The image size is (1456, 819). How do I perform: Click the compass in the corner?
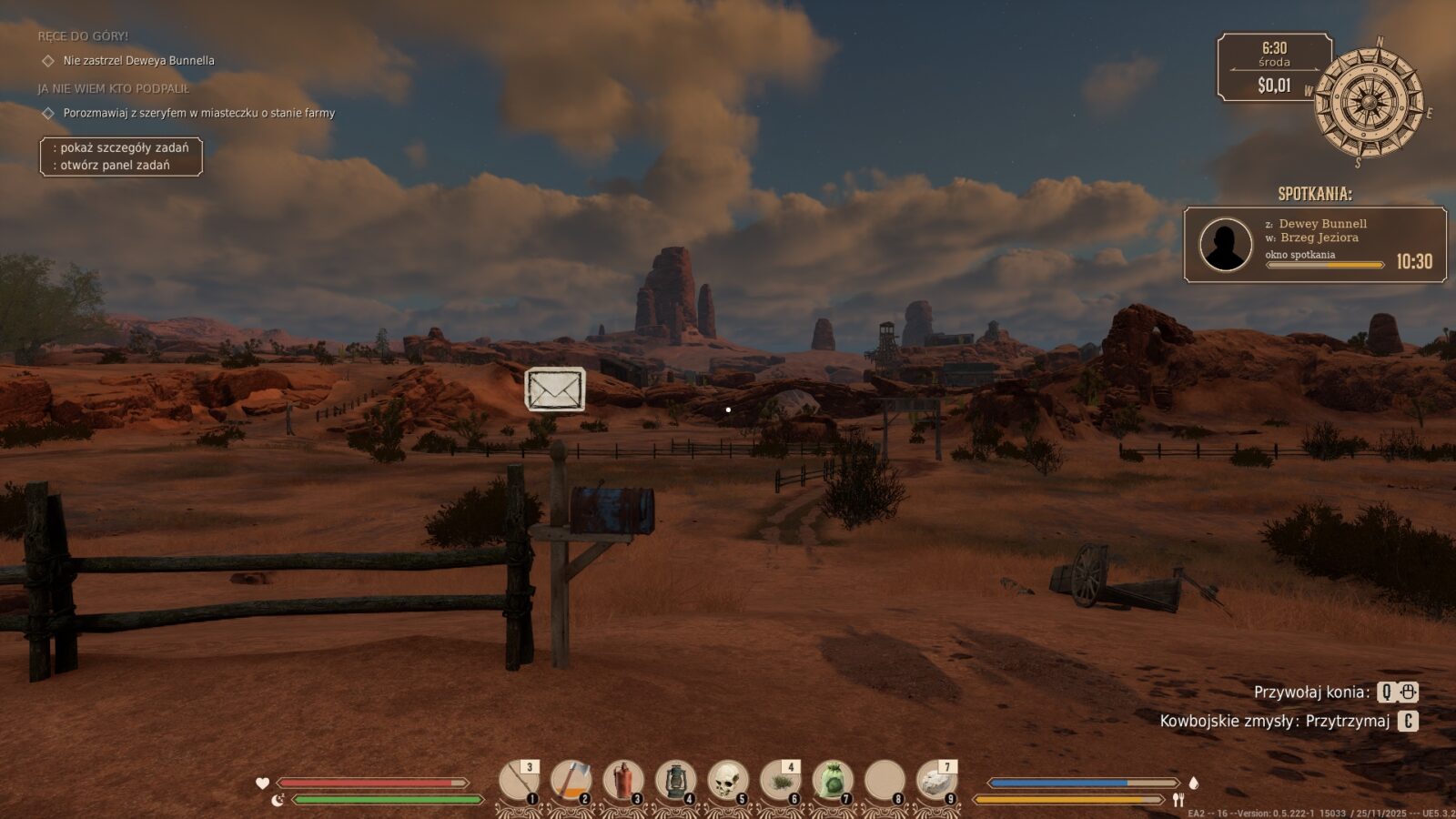pos(1369,102)
